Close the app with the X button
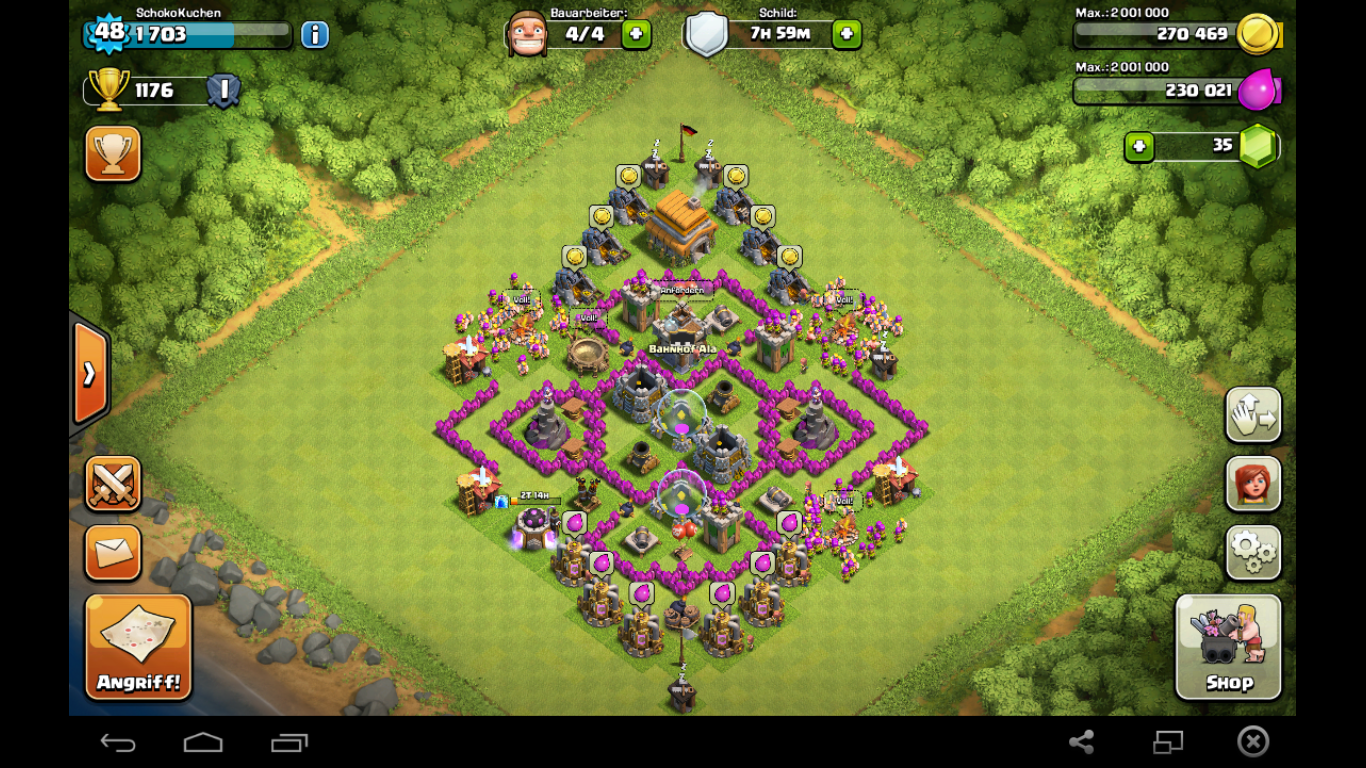This screenshot has height=768, width=1366. 1253,741
